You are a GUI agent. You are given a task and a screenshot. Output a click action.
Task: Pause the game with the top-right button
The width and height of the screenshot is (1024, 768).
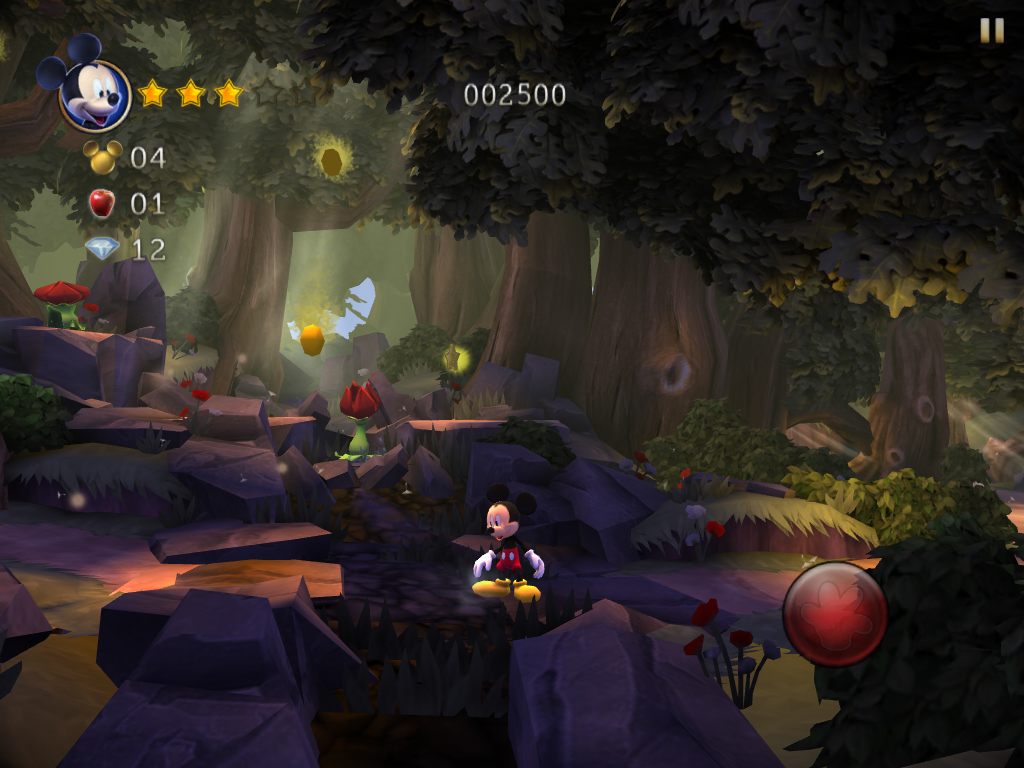[x=991, y=31]
